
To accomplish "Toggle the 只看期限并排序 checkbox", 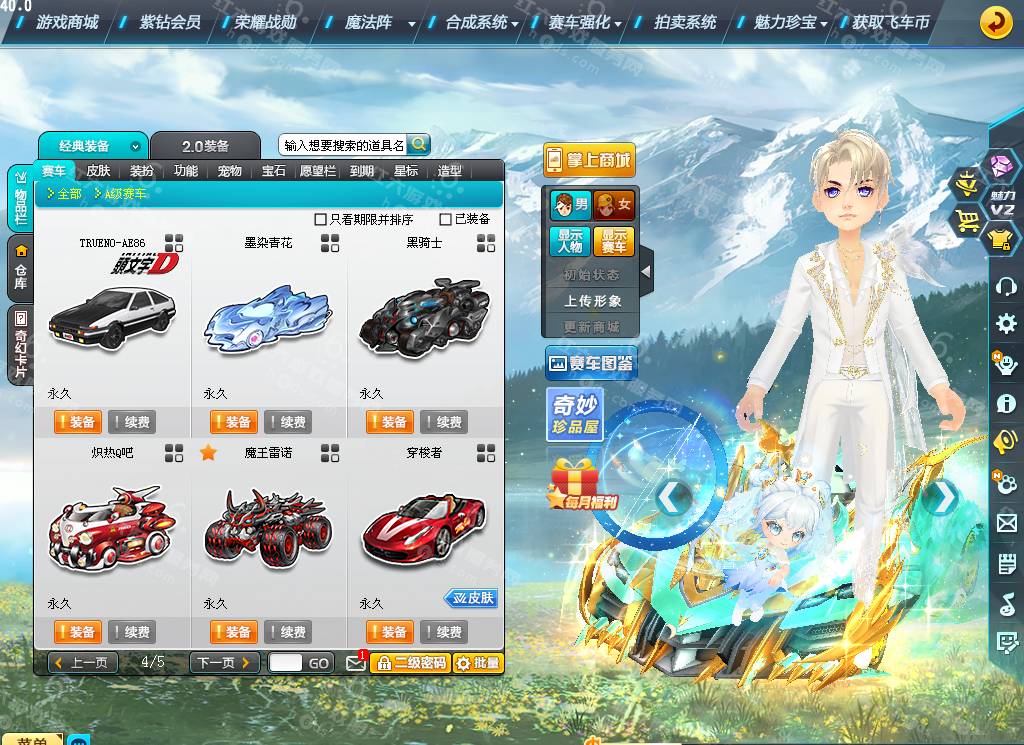I will [321, 219].
